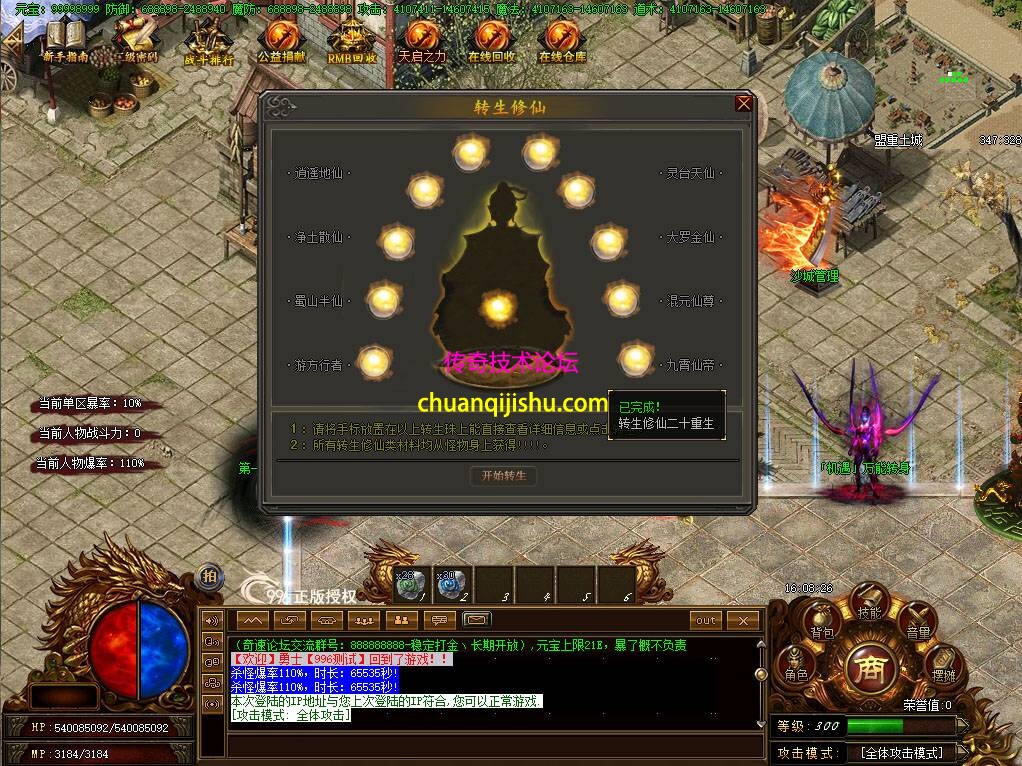Open the 摆摊 stall menu
The height and width of the screenshot is (766, 1022).
point(943,667)
